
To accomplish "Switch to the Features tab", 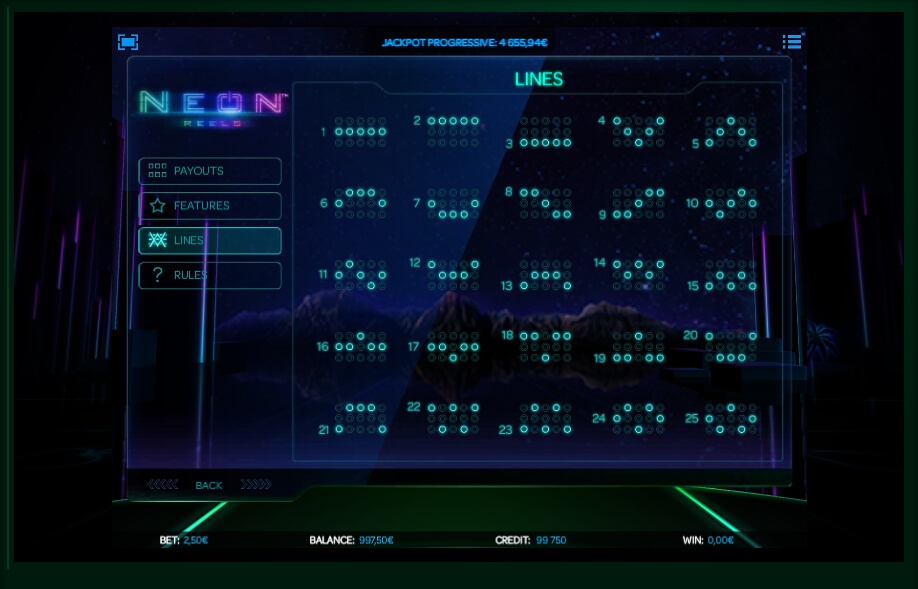I will (210, 206).
